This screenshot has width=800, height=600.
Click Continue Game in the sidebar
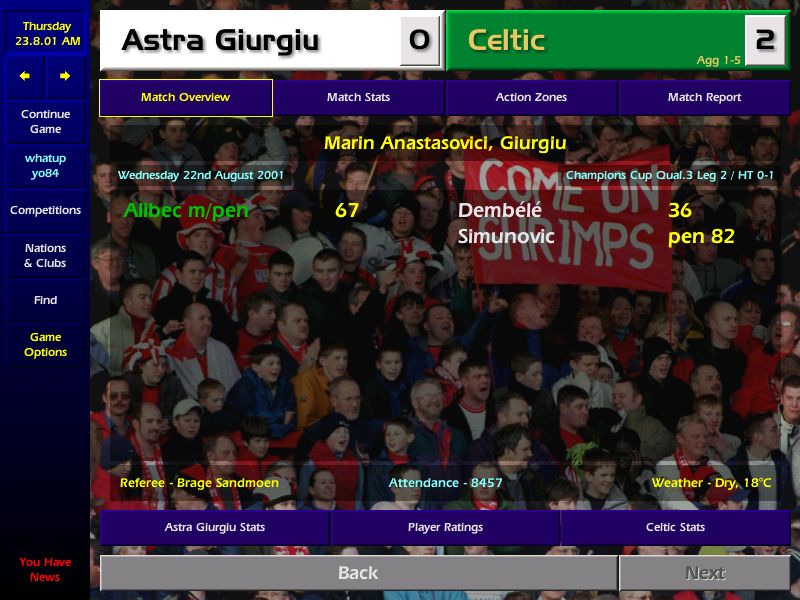click(45, 121)
